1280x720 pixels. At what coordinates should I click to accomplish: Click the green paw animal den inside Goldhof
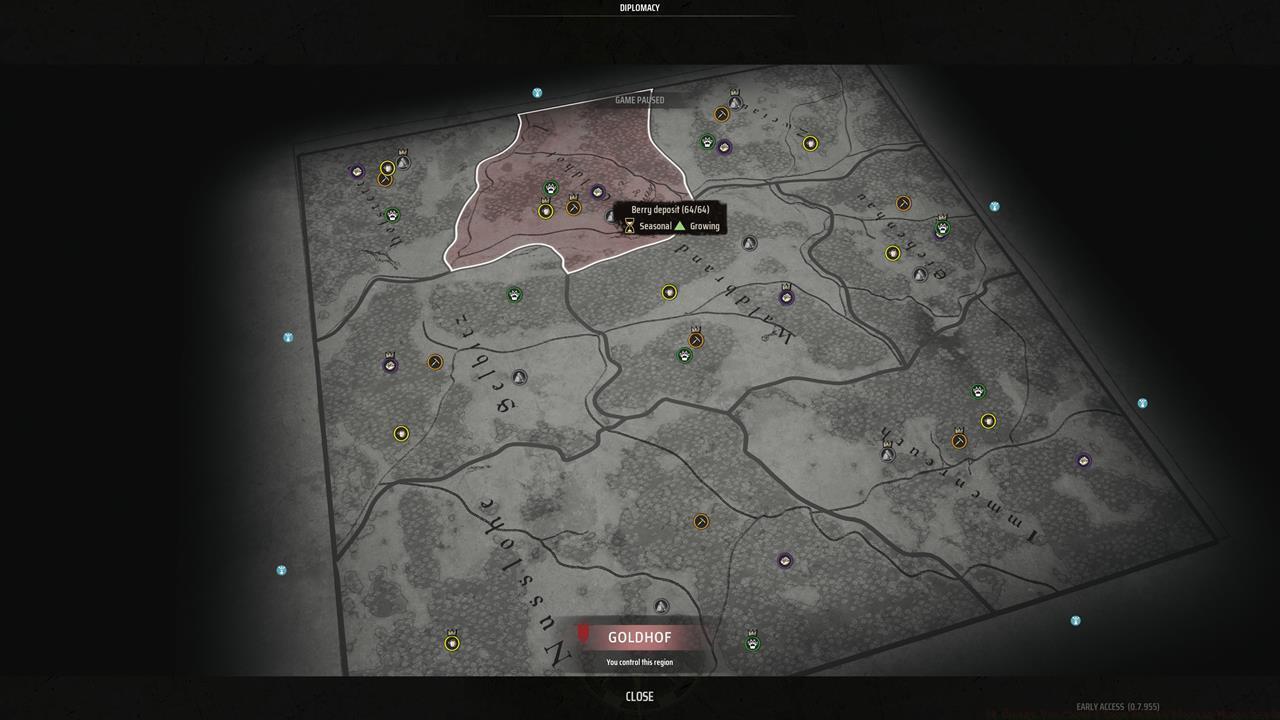[551, 189]
